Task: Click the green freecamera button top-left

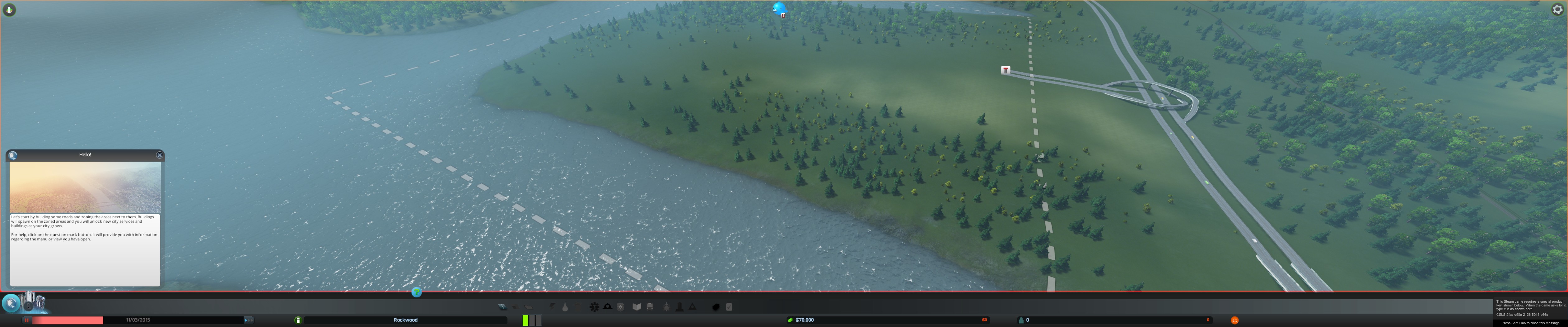Action: tap(9, 10)
